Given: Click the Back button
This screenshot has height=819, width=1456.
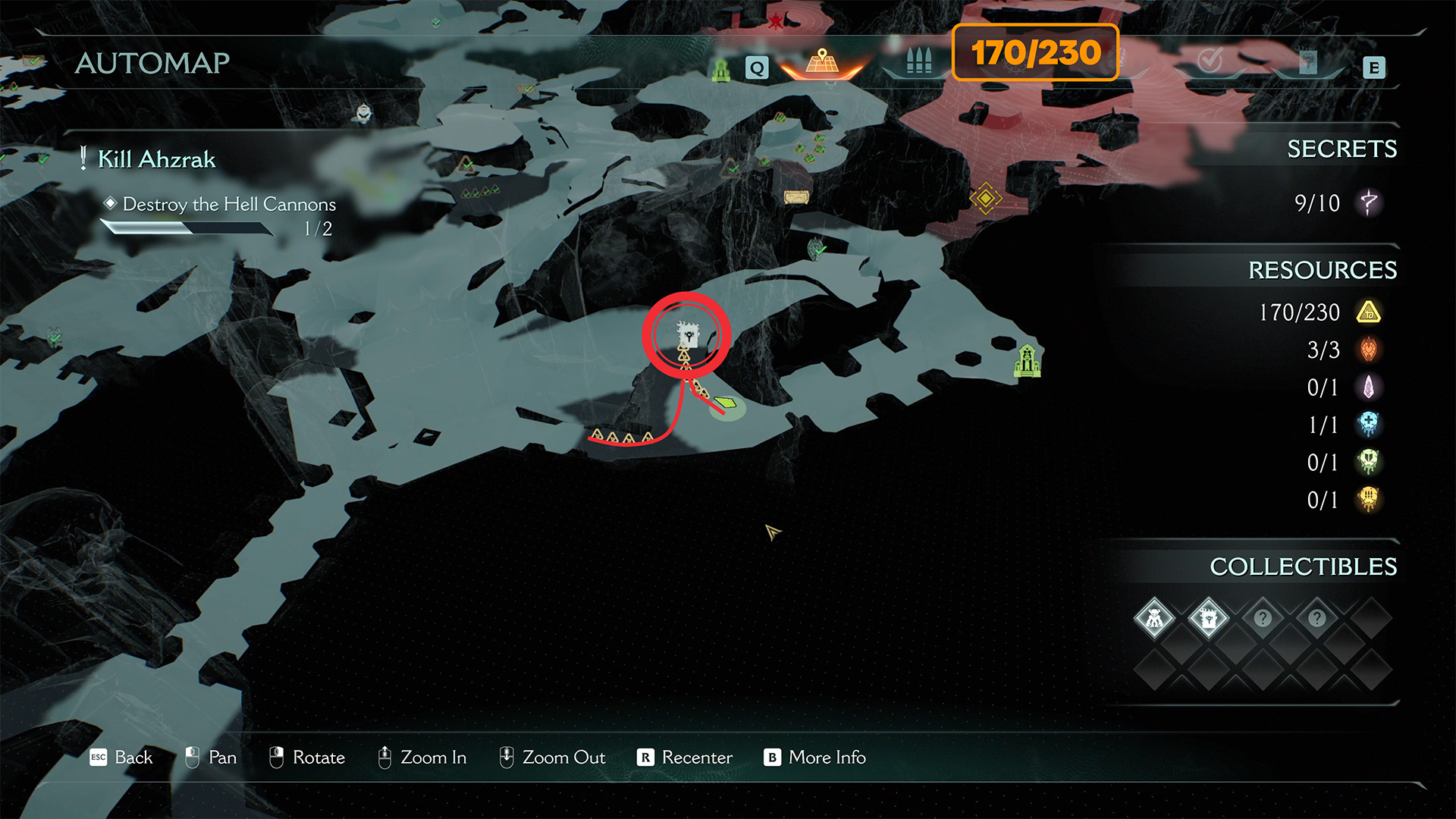Looking at the screenshot, I should [121, 758].
